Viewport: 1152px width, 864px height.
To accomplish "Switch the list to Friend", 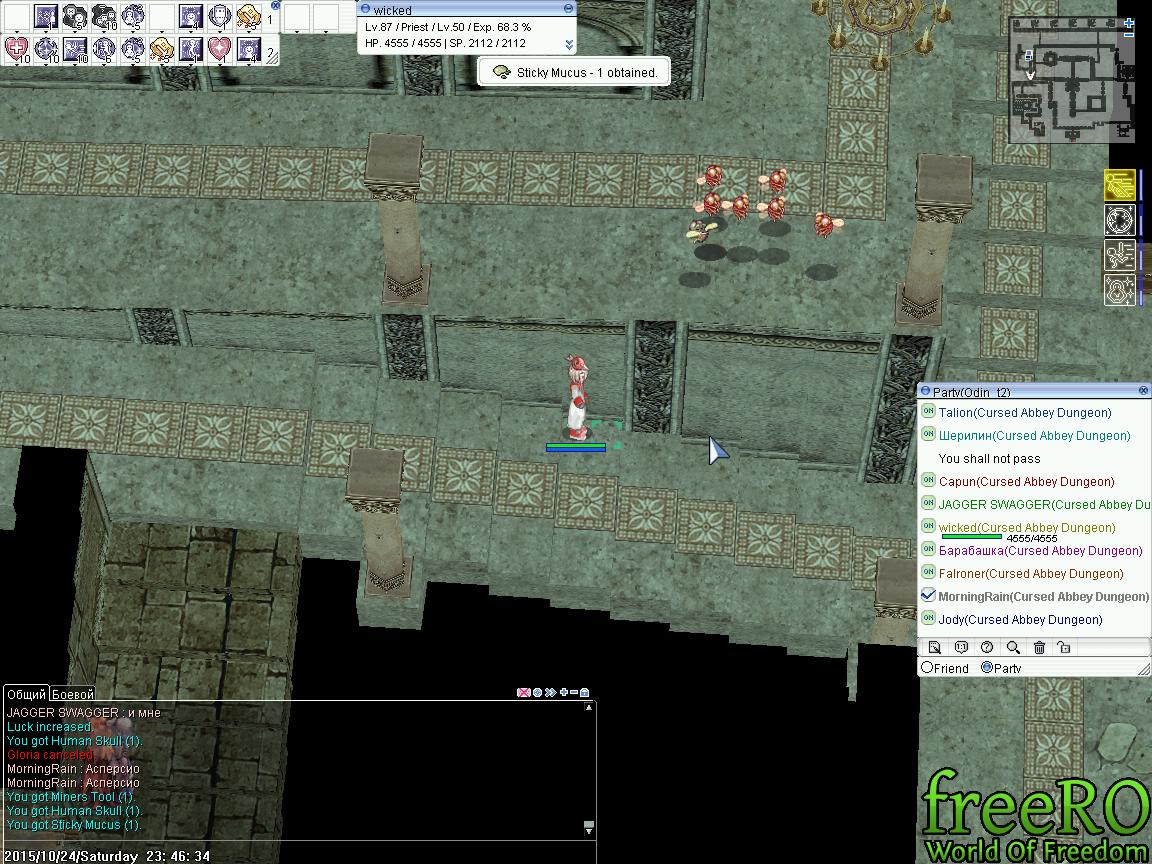I will 928,667.
